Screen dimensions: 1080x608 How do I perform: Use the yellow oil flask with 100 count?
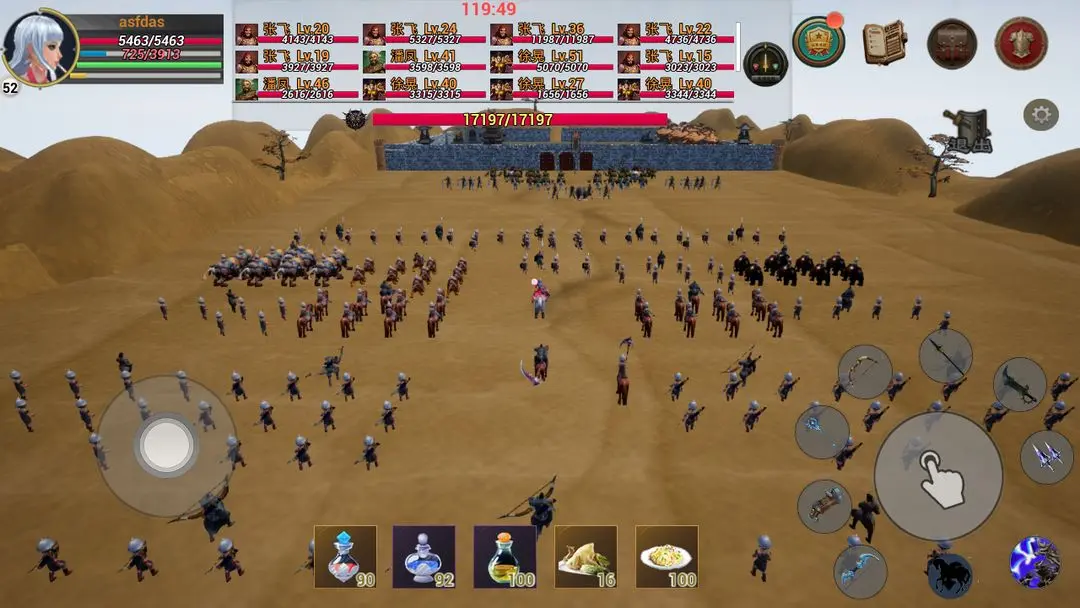505,556
